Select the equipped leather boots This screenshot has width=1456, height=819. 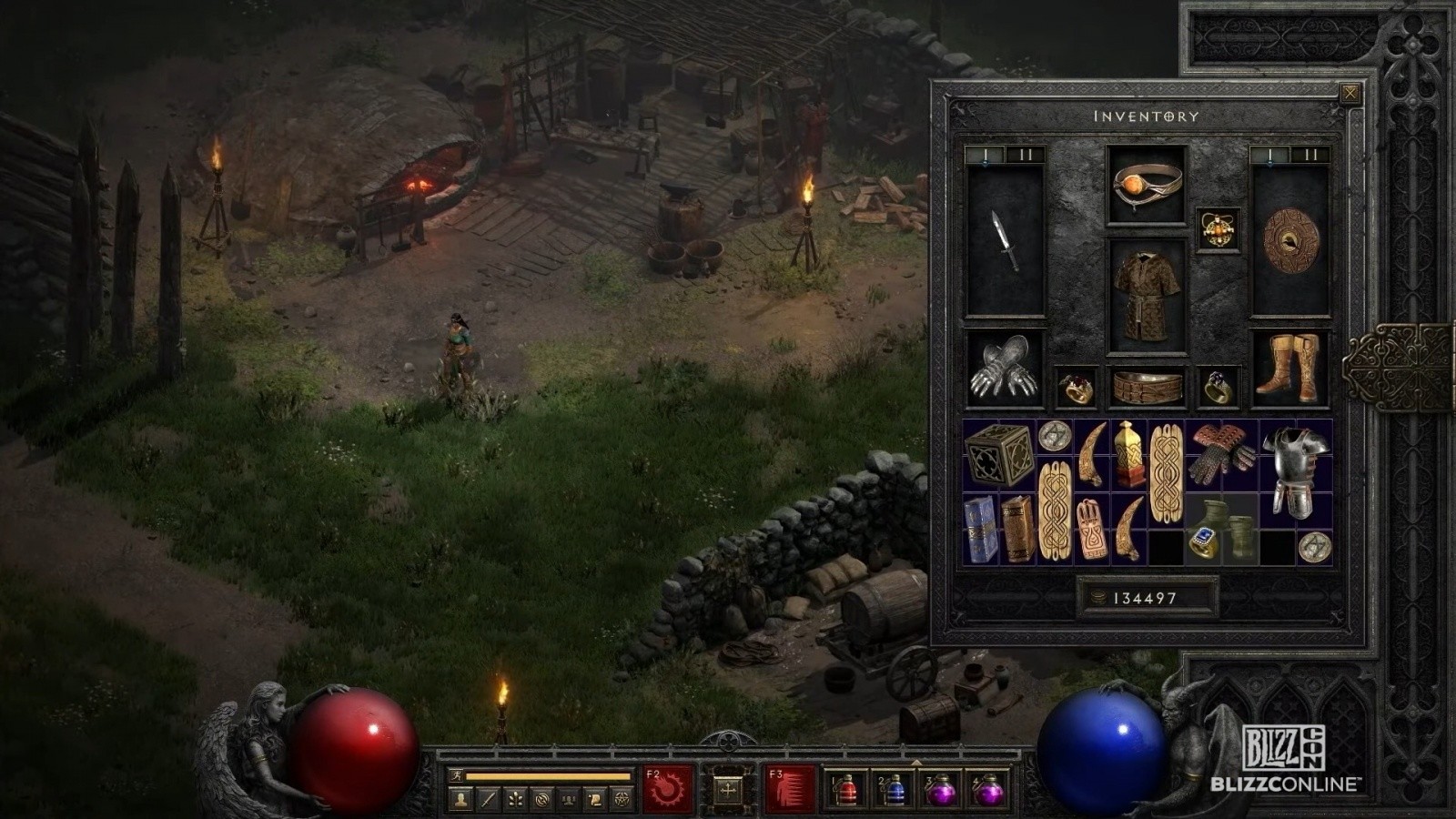[x=1289, y=369]
